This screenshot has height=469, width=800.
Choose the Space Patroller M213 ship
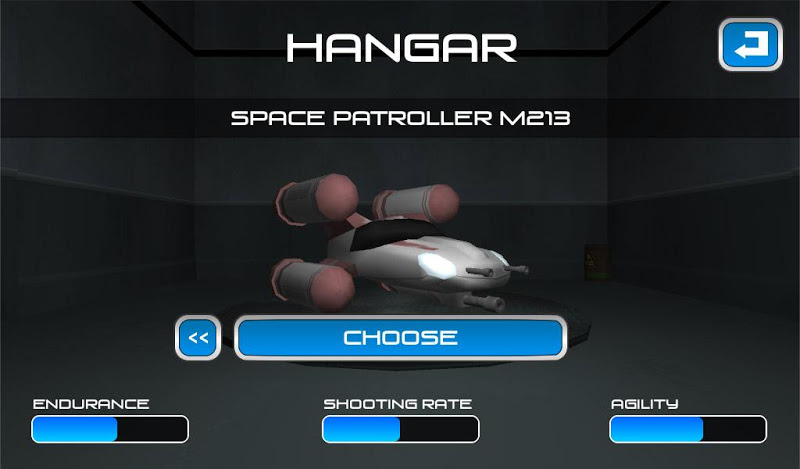[x=400, y=338]
